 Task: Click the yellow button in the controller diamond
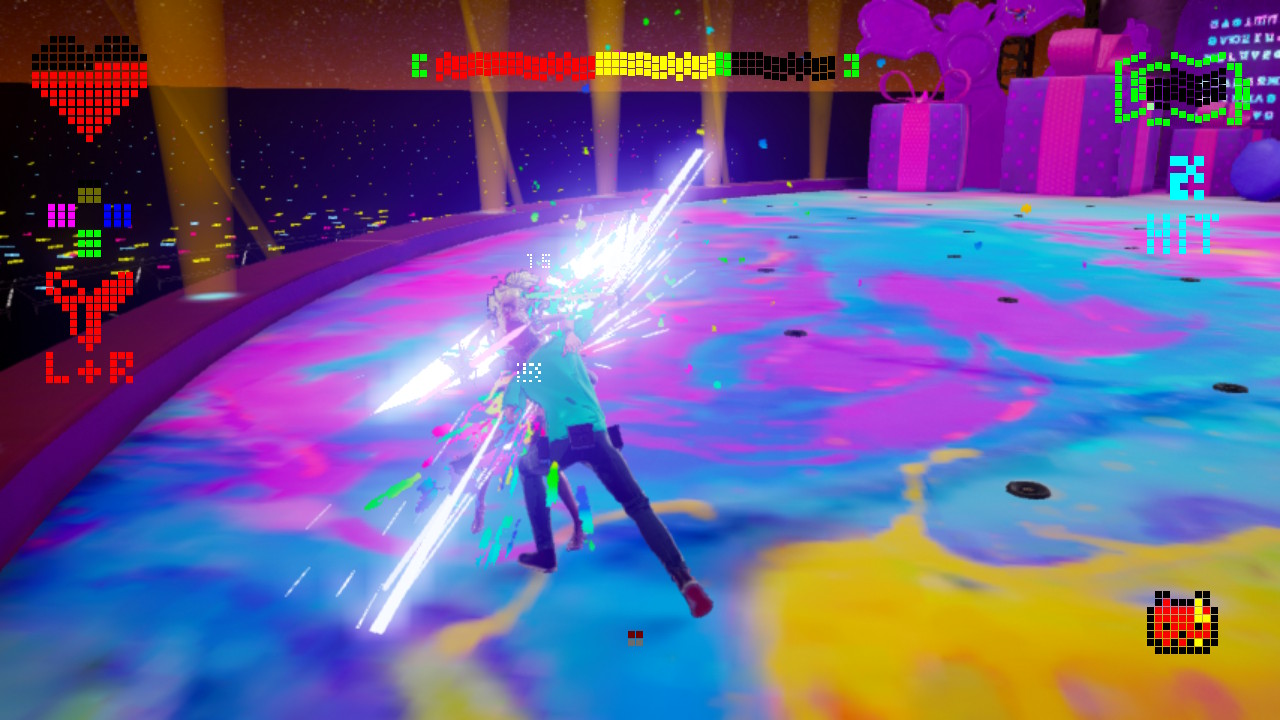click(x=89, y=195)
